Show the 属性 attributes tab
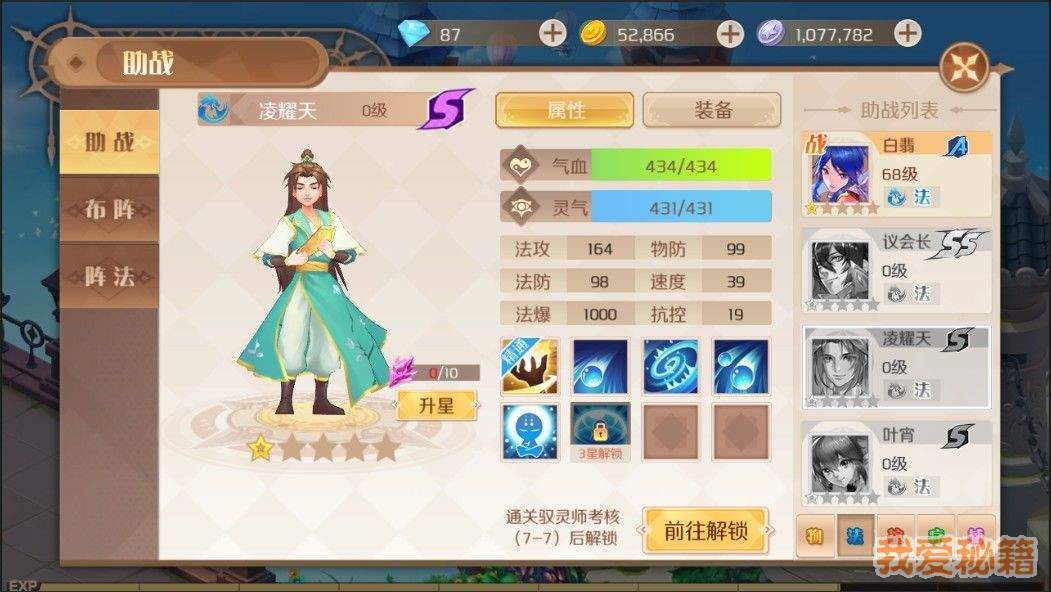The height and width of the screenshot is (592, 1051). (565, 110)
